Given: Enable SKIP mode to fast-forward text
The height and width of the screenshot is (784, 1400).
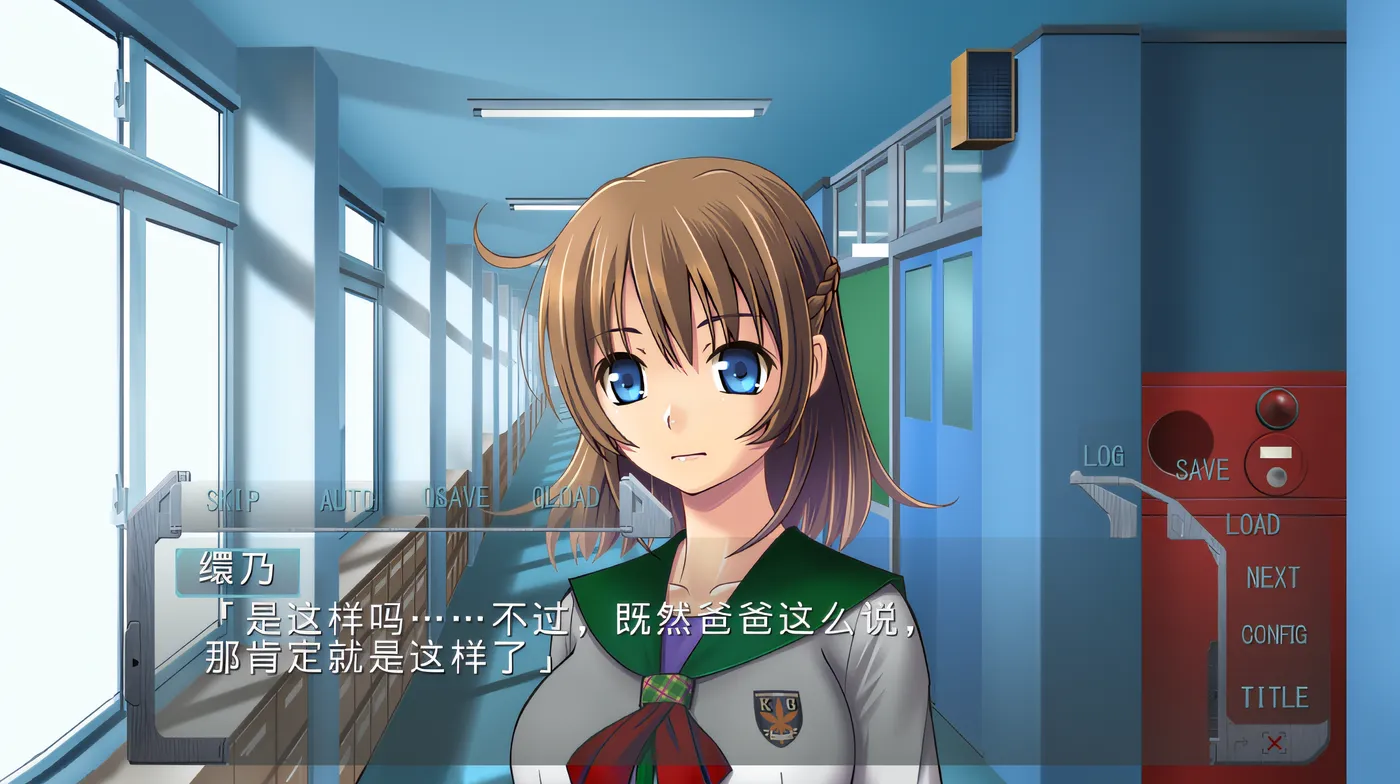Looking at the screenshot, I should click(232, 497).
